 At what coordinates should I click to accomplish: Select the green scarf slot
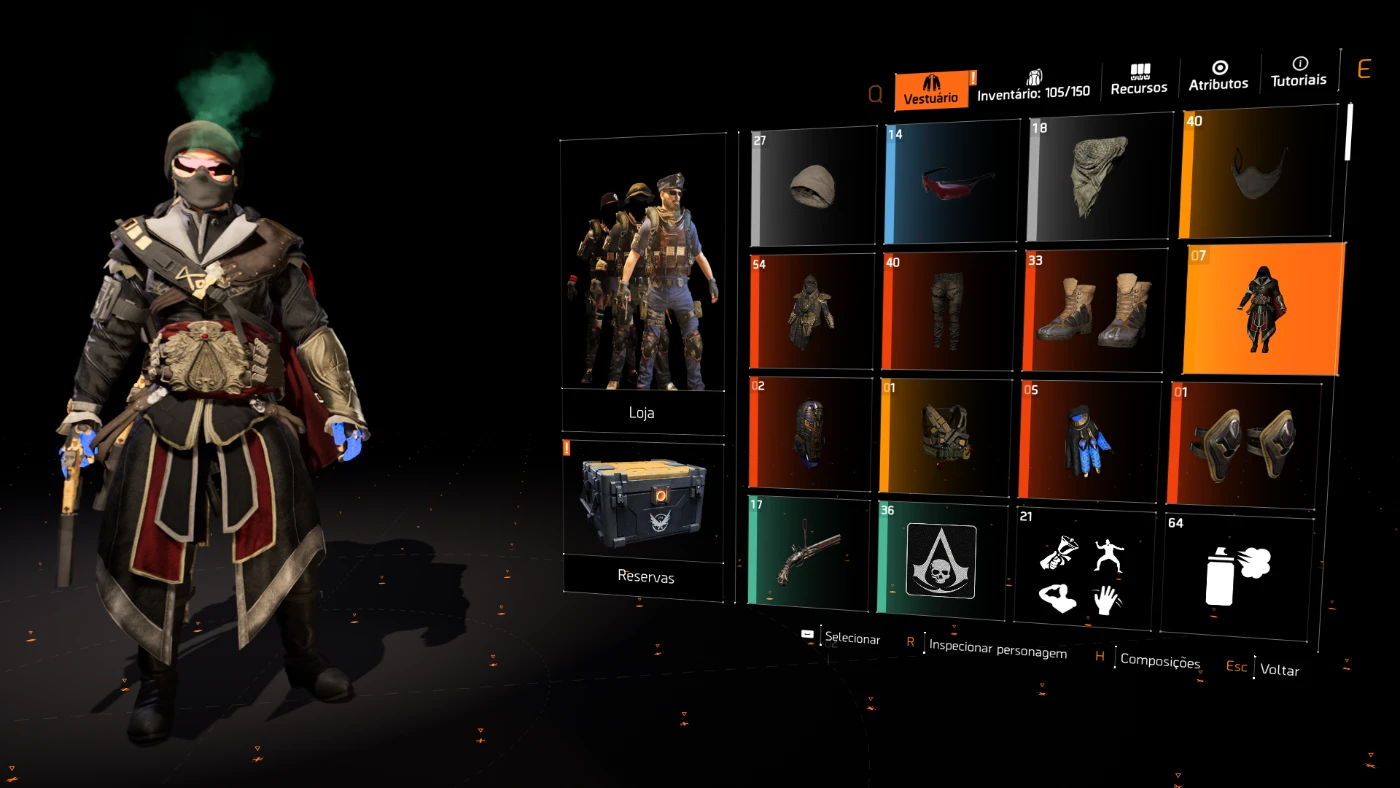(1098, 176)
